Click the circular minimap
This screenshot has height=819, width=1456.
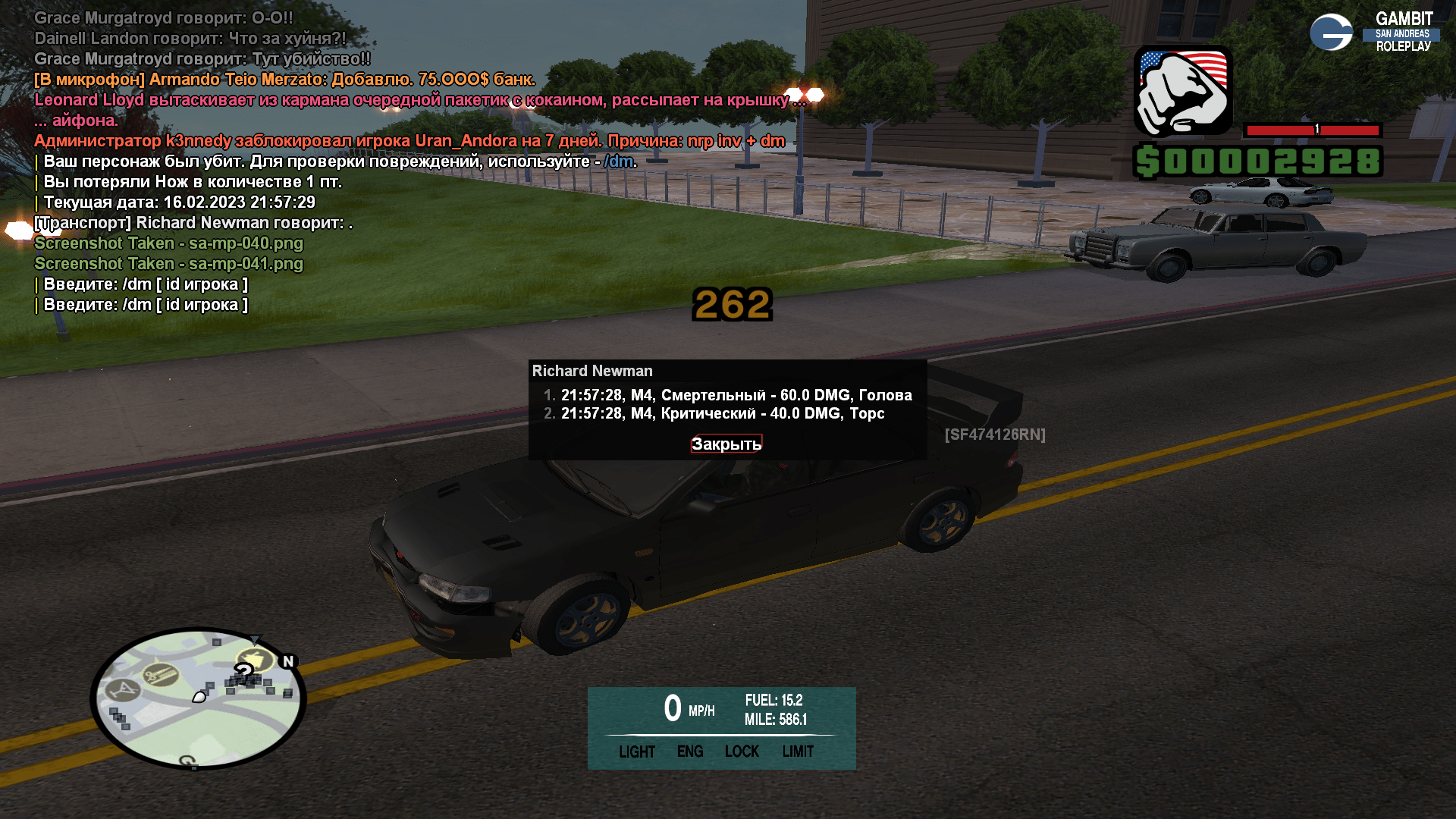pyautogui.click(x=198, y=698)
